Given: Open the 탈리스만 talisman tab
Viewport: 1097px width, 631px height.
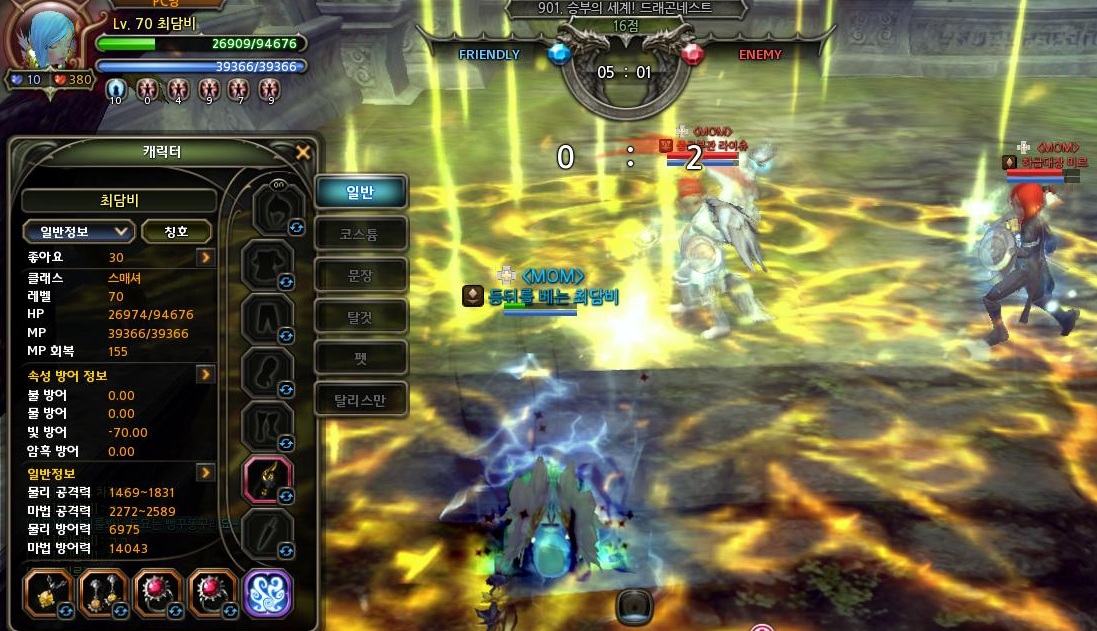Looking at the screenshot, I should pyautogui.click(x=360, y=399).
